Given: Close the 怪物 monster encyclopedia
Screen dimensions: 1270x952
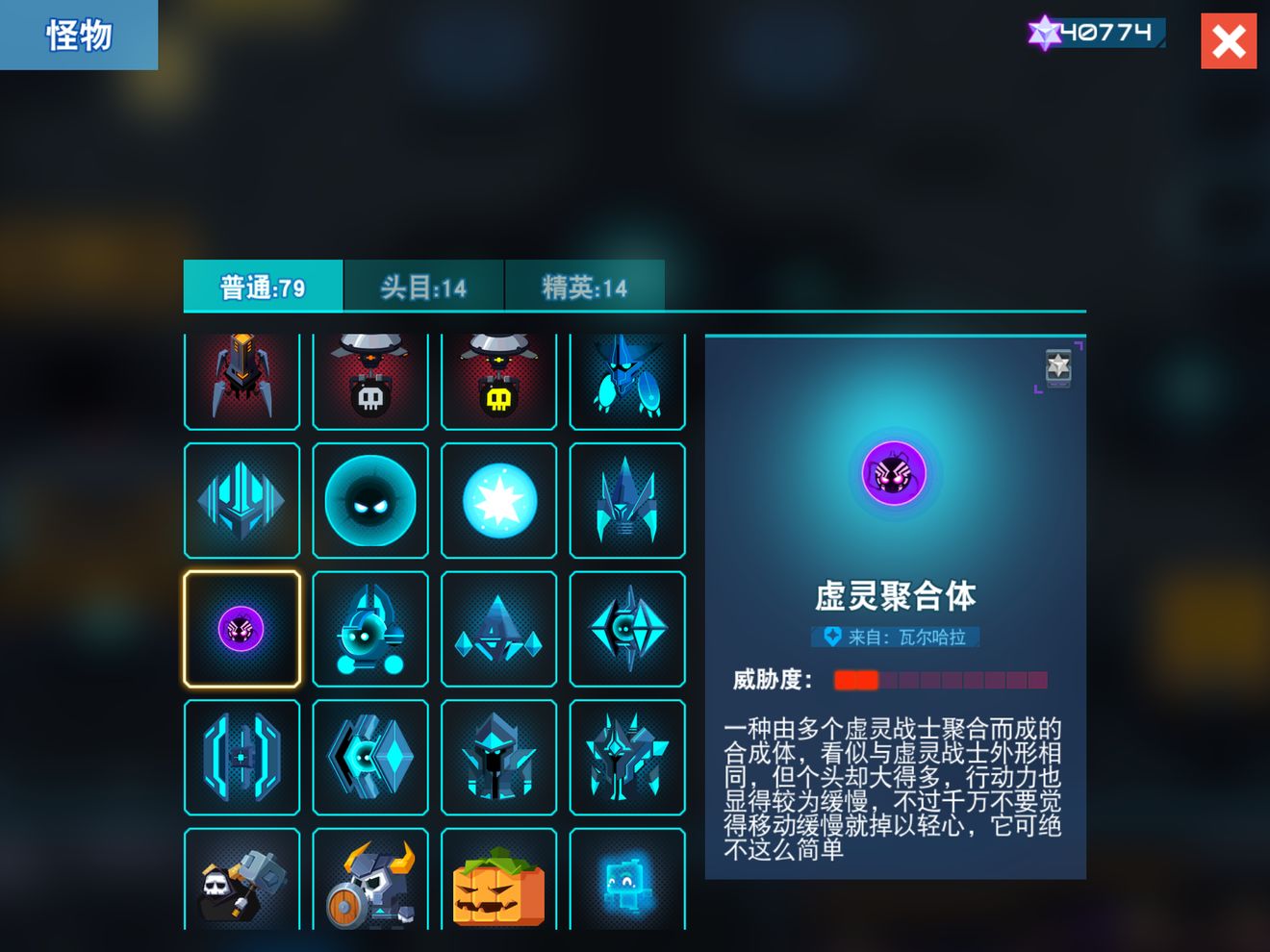Looking at the screenshot, I should click(1228, 40).
